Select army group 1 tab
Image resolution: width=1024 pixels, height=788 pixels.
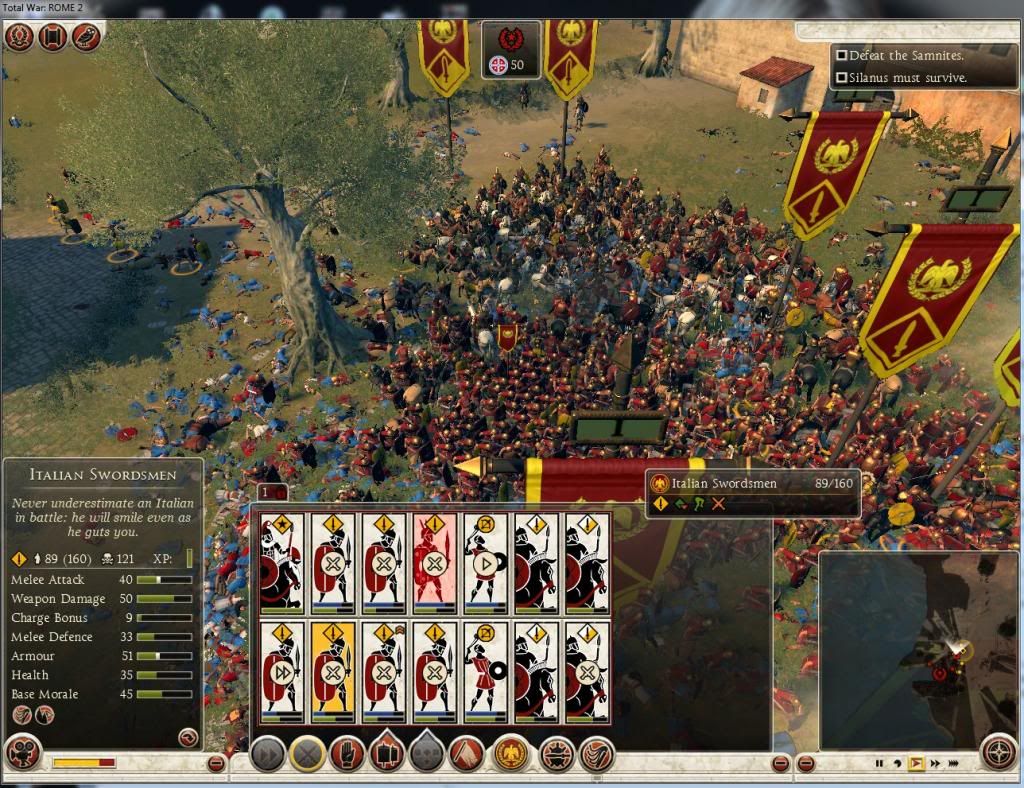coord(265,492)
